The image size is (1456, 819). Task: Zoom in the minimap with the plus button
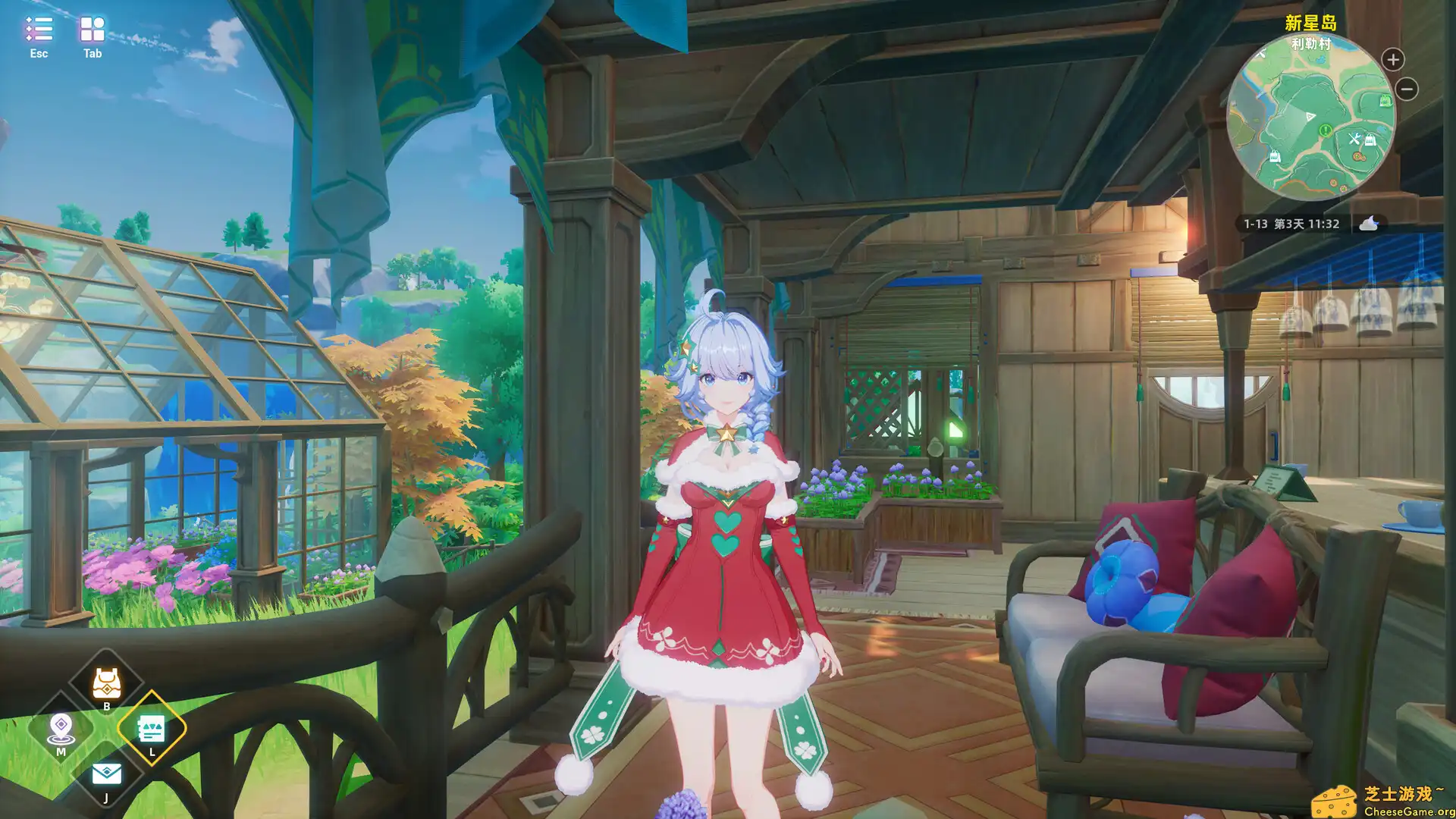(x=1392, y=59)
